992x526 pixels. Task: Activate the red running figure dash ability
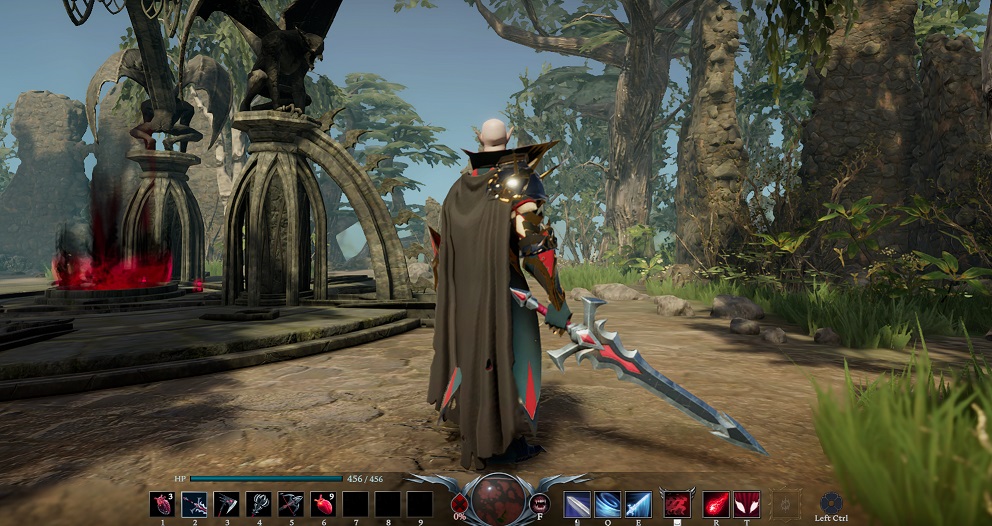coord(677,503)
